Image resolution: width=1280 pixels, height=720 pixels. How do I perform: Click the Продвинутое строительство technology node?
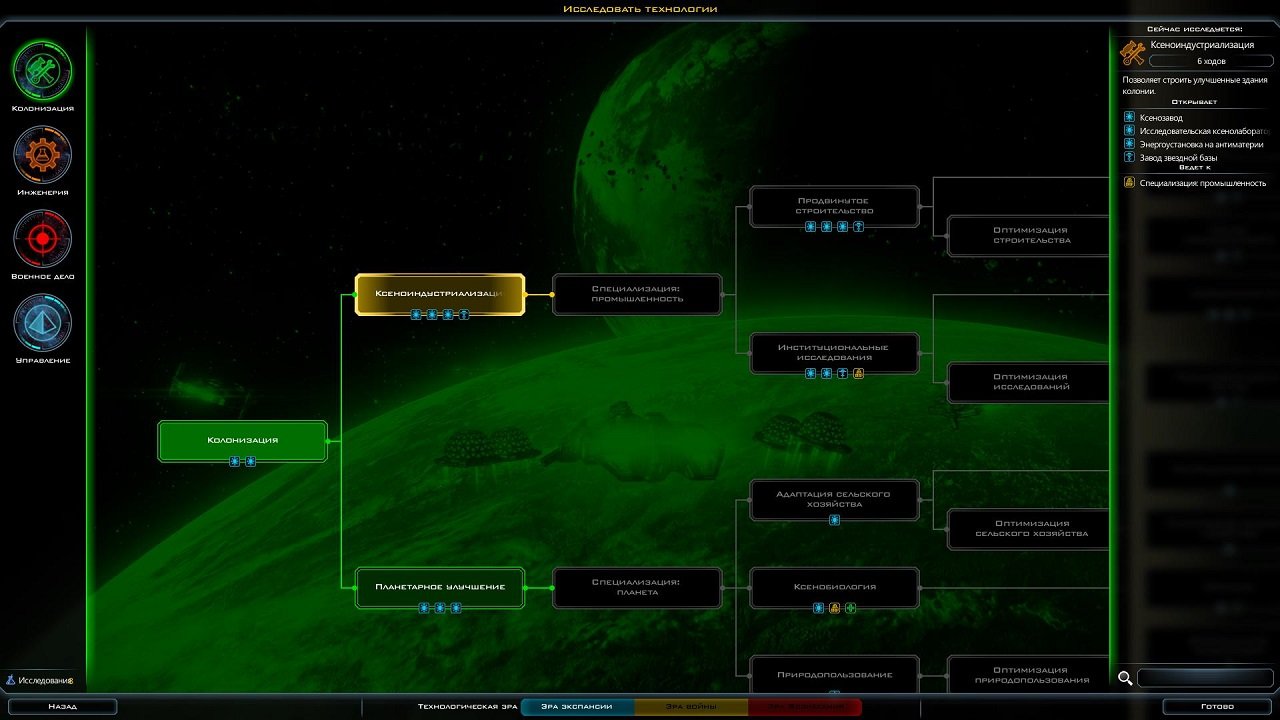point(834,206)
